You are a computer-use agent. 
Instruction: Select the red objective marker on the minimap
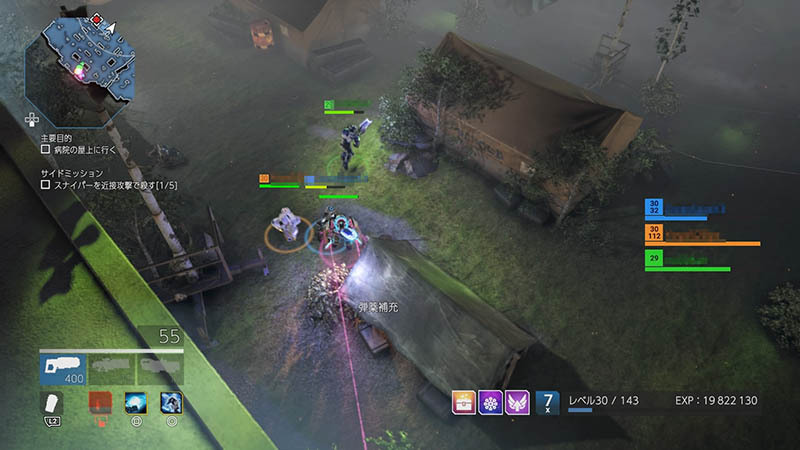click(x=96, y=18)
